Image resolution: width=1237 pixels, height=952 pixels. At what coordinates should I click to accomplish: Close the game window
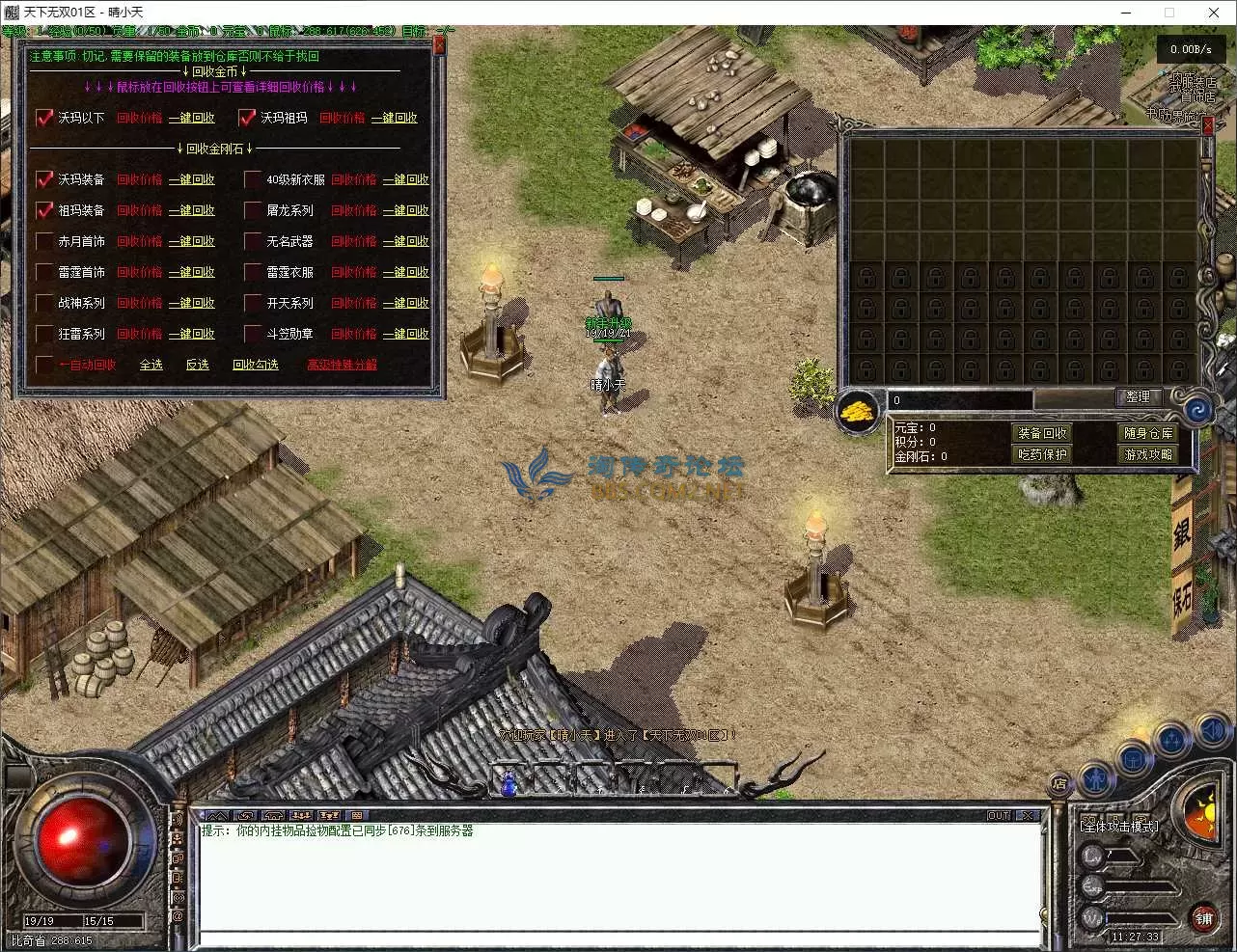pos(1214,13)
